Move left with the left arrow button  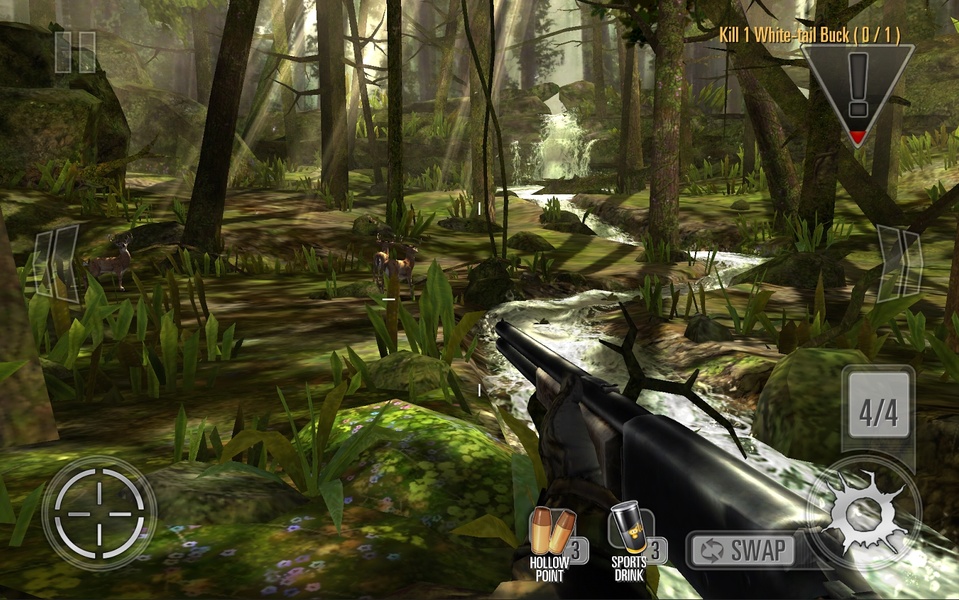pos(56,262)
